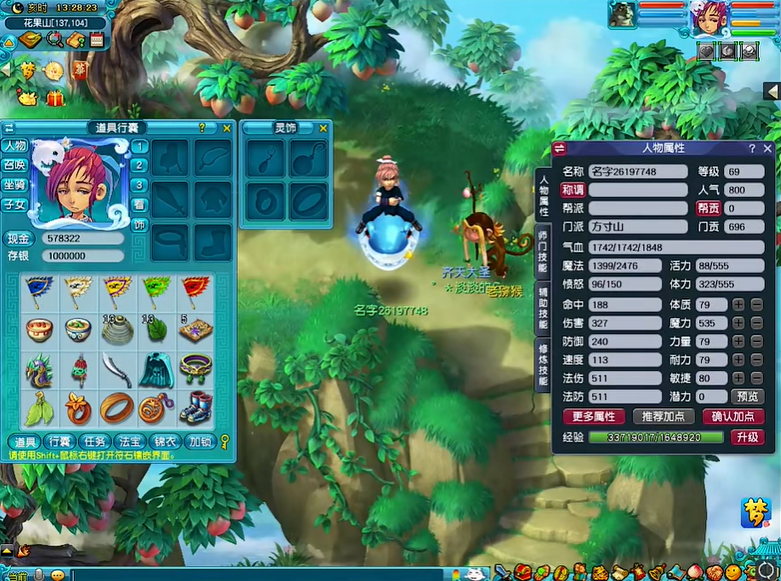Add one point to 体质

pyautogui.click(x=739, y=304)
